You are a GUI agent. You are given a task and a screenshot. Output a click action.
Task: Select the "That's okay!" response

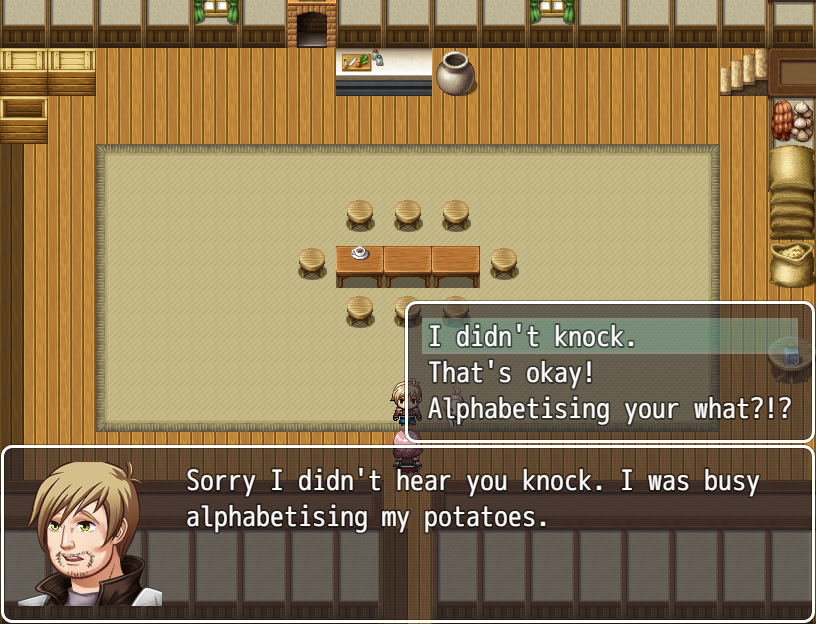click(x=511, y=373)
